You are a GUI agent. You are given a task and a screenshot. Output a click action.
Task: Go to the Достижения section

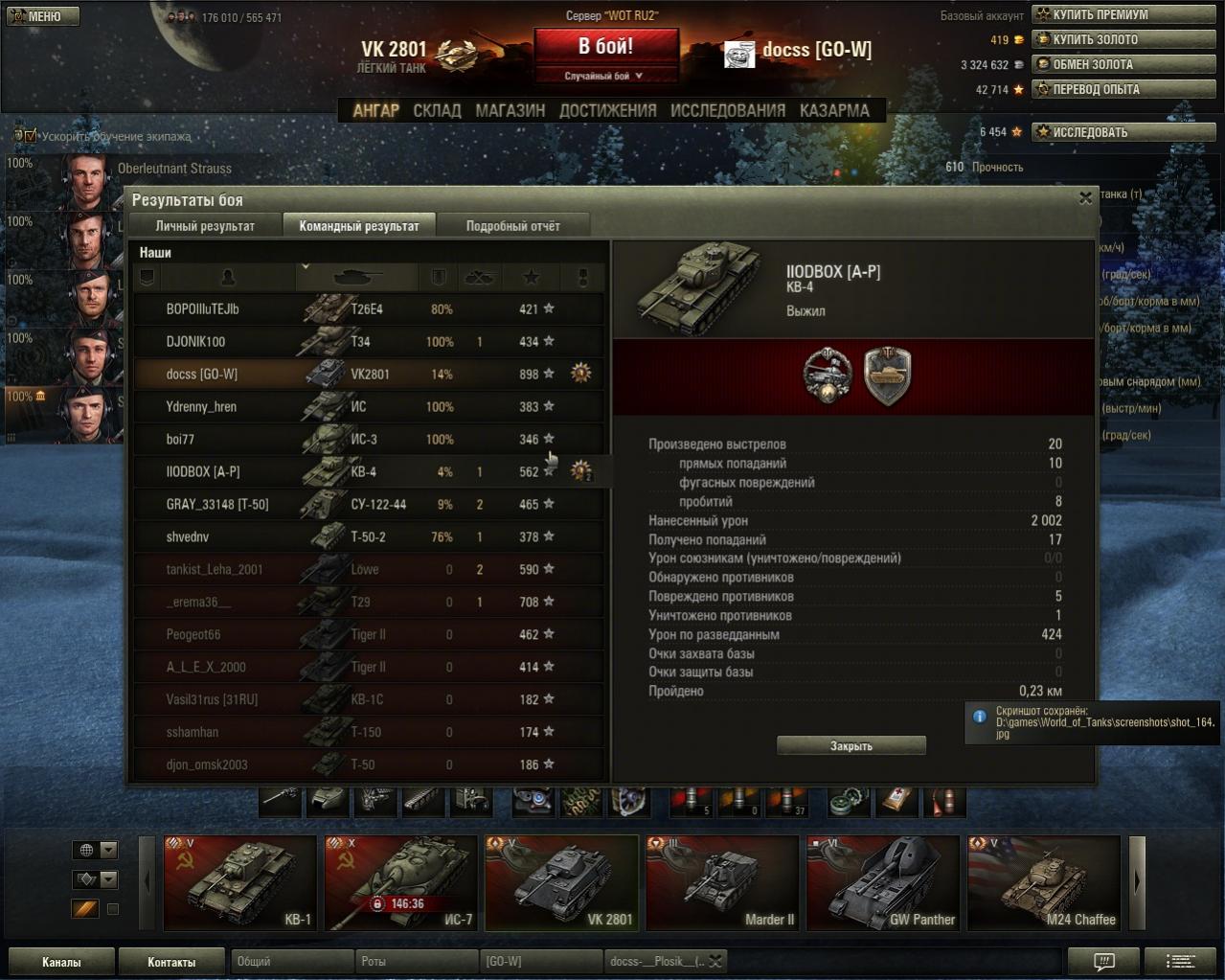click(607, 110)
